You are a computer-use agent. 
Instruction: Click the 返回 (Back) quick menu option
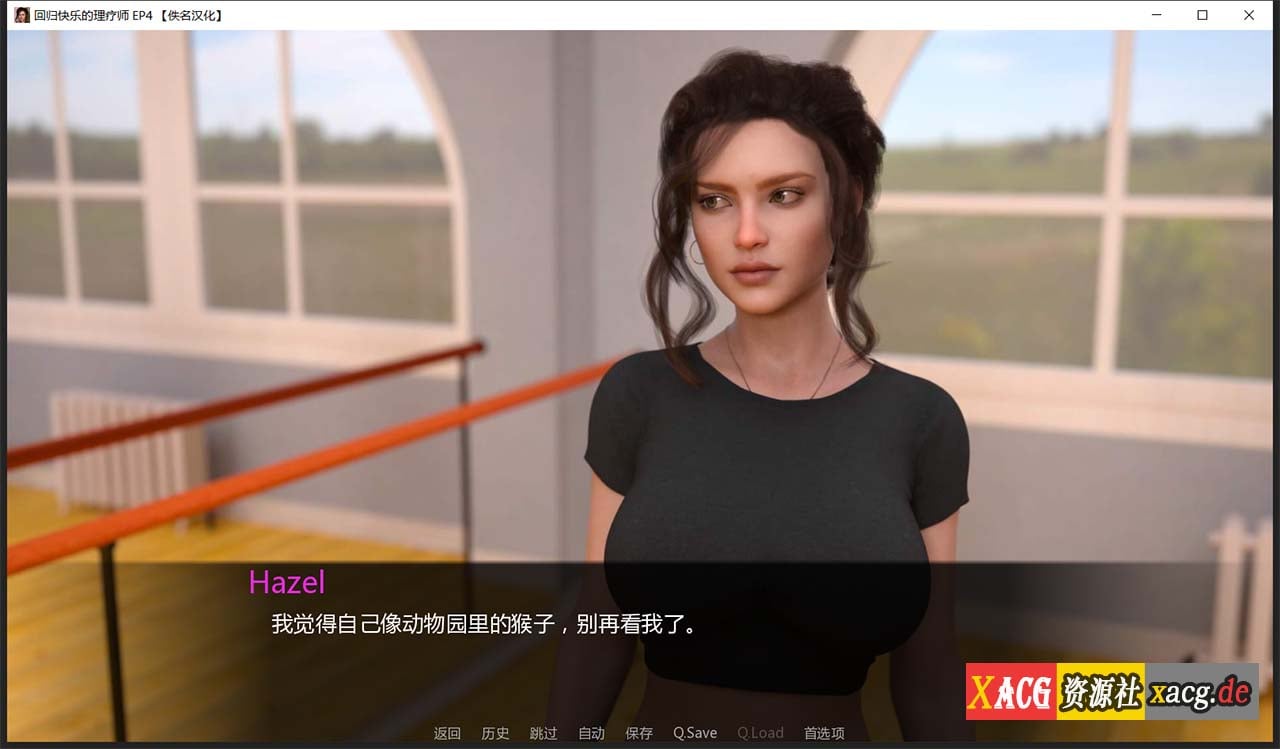[447, 733]
